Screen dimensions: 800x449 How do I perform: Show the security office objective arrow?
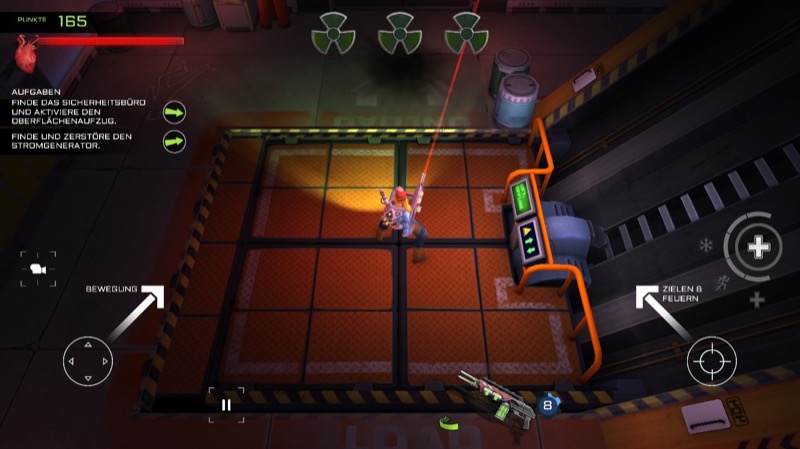[x=175, y=112]
